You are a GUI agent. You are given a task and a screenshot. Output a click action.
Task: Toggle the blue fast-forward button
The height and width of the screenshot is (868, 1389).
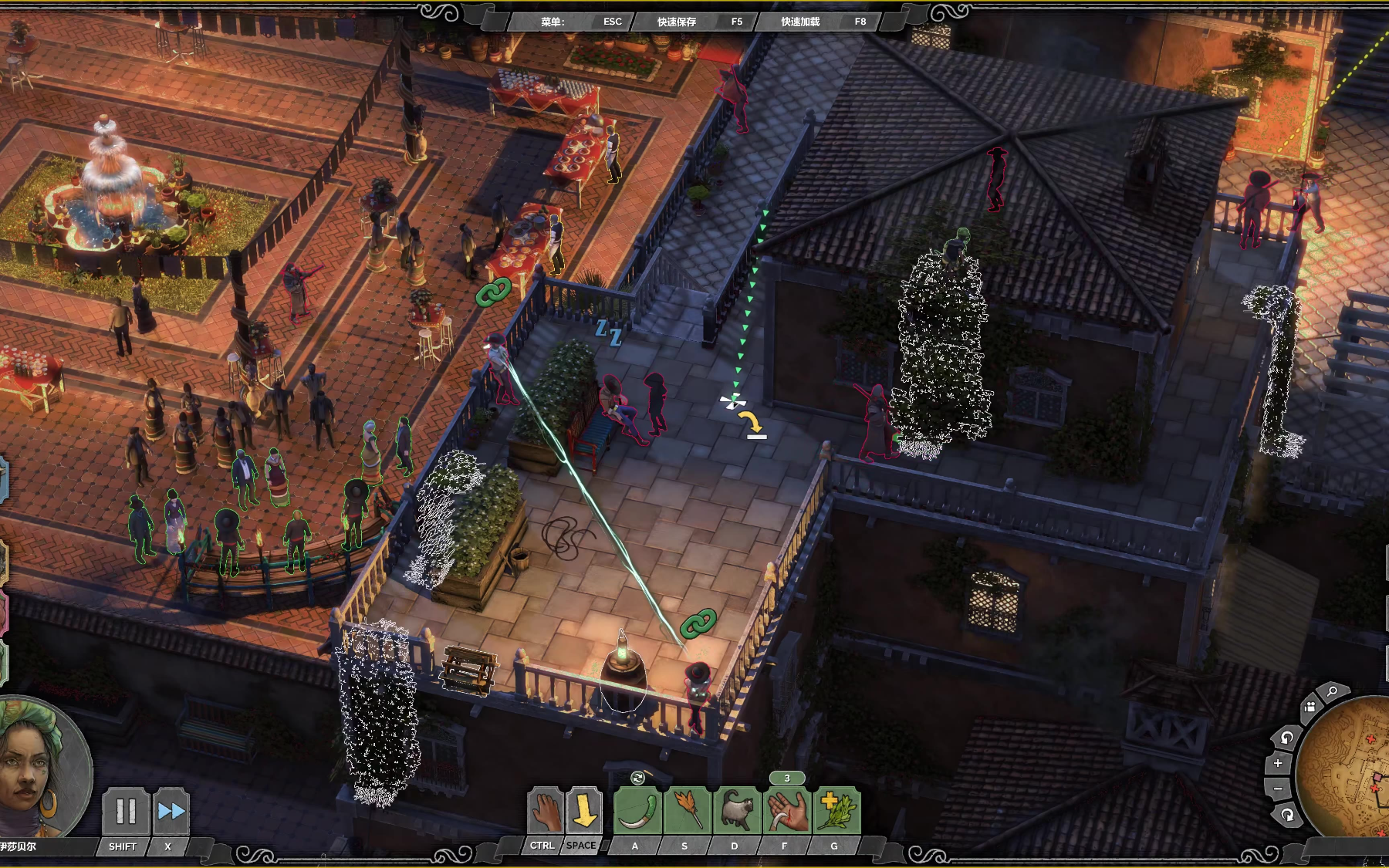[171, 811]
